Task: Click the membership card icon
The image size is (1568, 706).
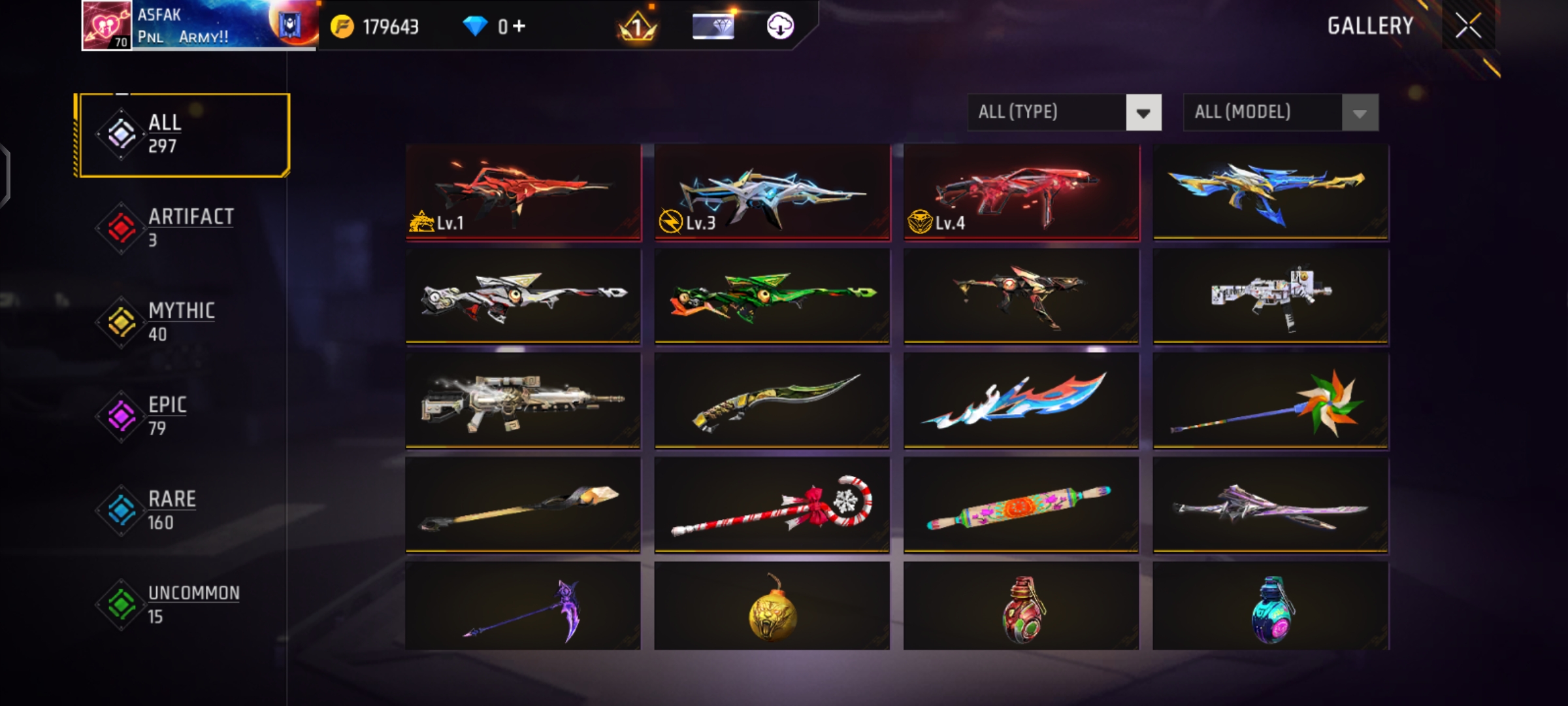Action: pyautogui.click(x=713, y=27)
